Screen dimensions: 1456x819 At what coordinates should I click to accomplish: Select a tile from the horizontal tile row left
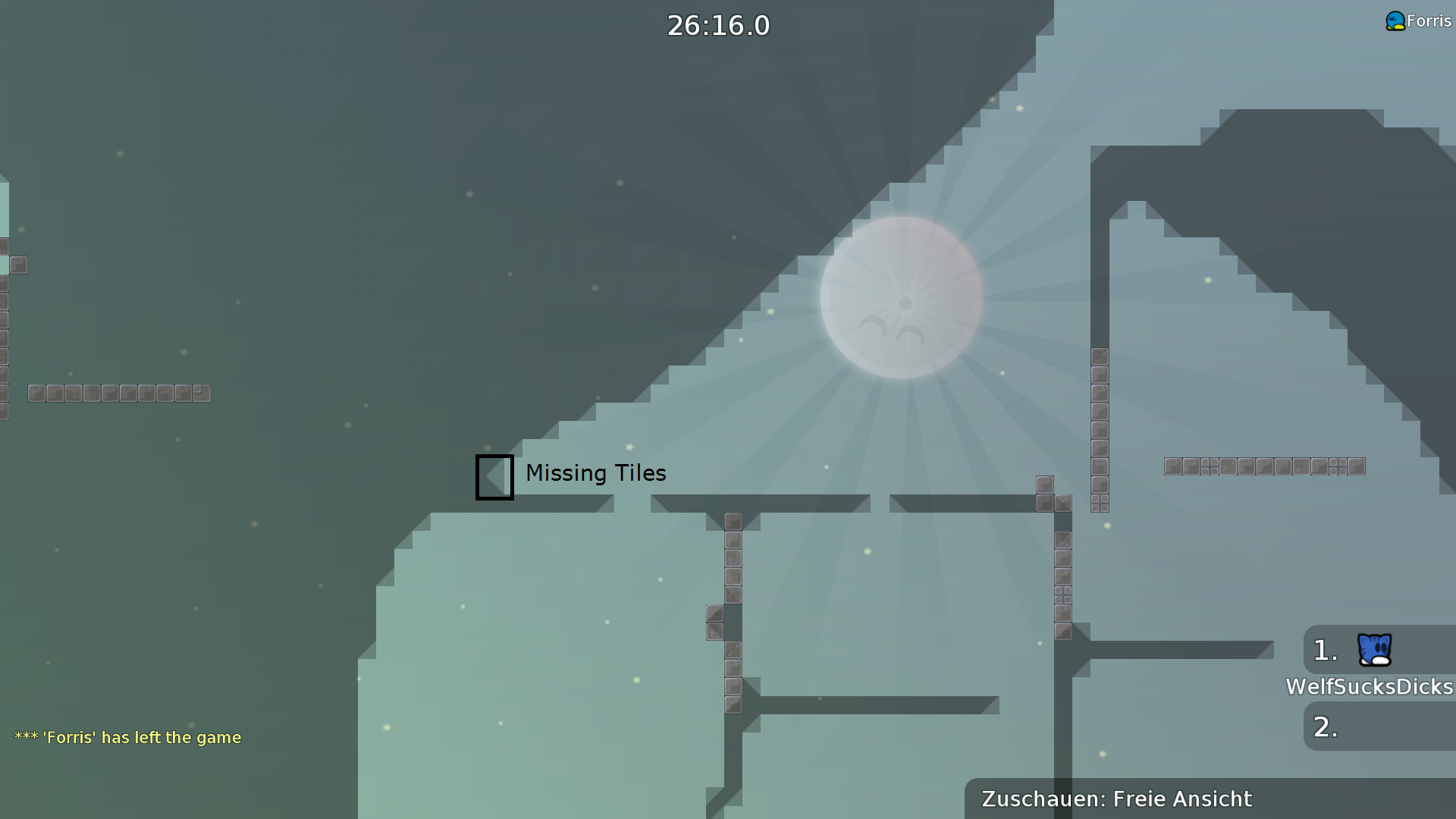tap(118, 393)
